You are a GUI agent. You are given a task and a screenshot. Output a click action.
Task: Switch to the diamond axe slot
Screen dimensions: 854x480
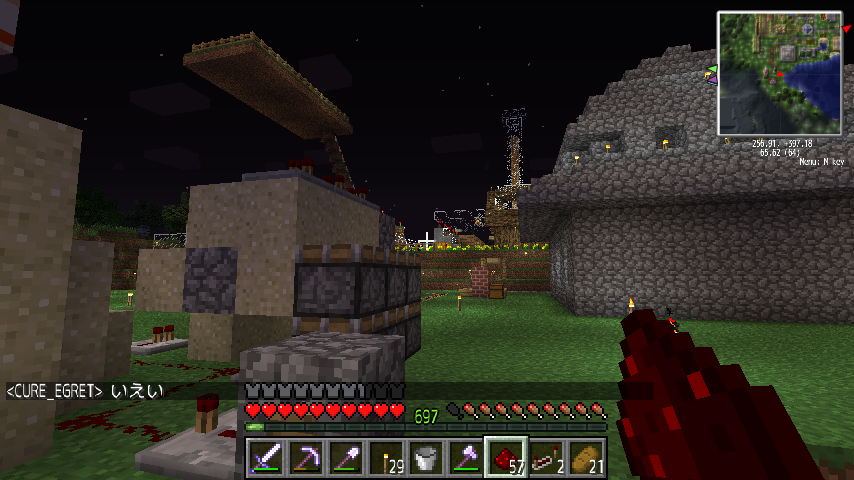(465, 458)
